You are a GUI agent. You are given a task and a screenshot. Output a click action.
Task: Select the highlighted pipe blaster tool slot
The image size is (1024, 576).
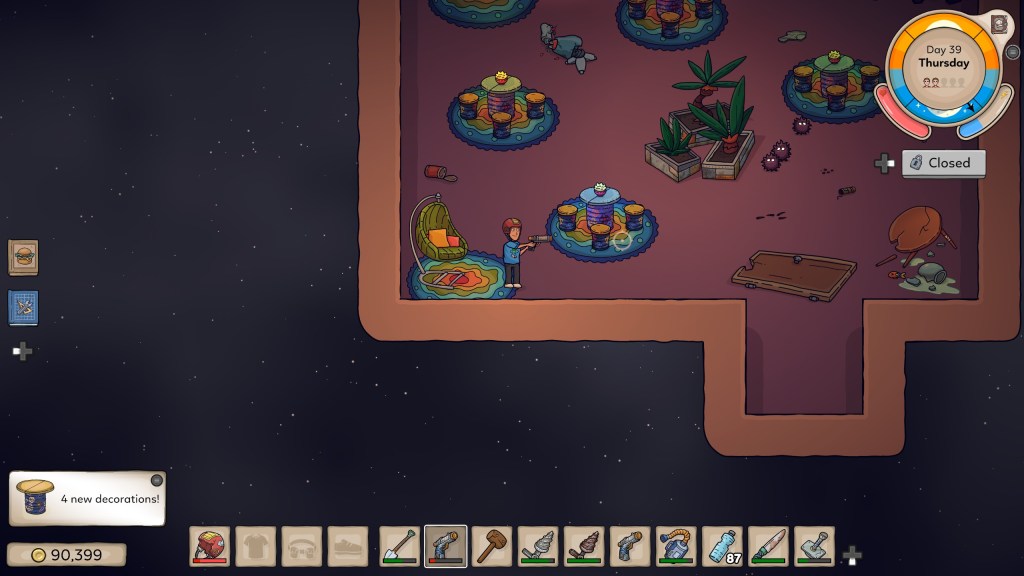click(445, 546)
